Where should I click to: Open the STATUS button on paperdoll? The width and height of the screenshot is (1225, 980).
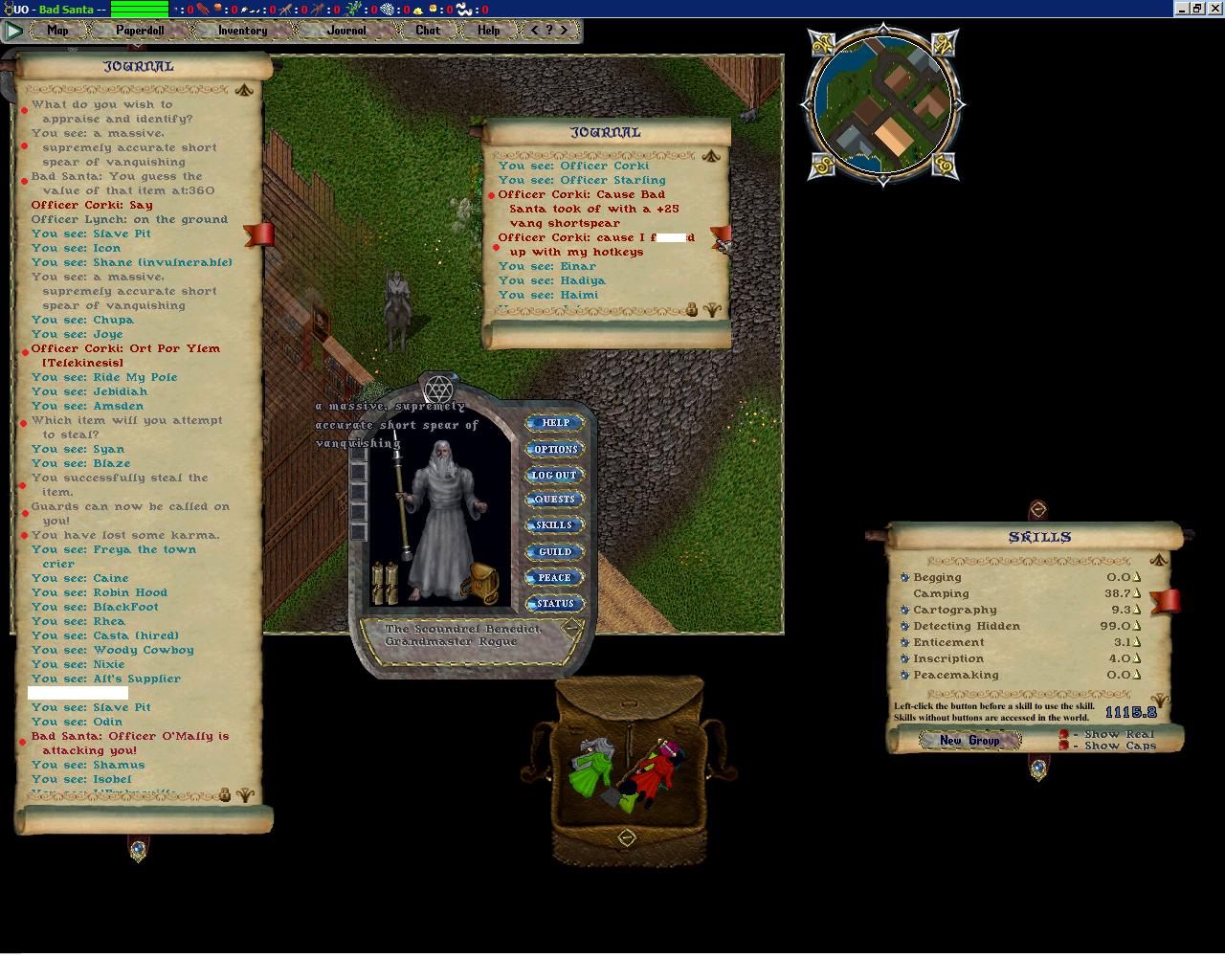point(555,604)
